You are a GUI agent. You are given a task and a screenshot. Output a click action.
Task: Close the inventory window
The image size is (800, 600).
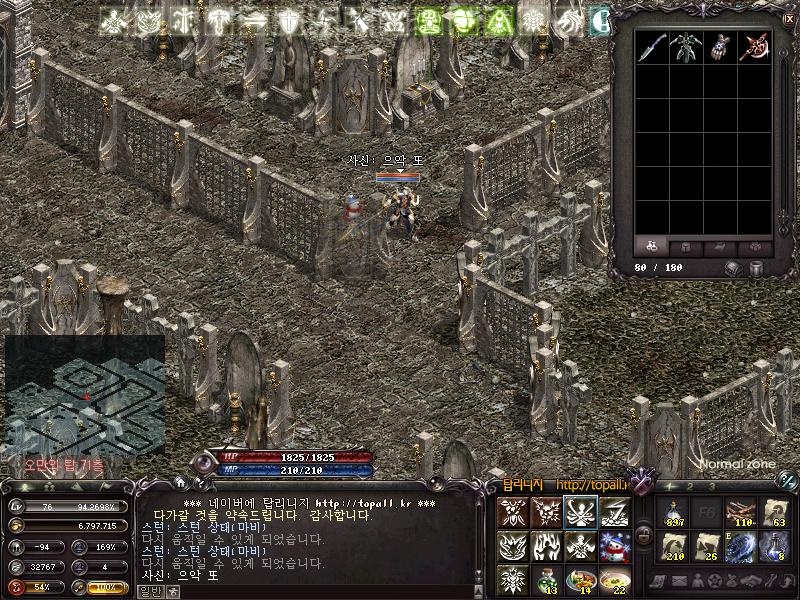click(790, 18)
